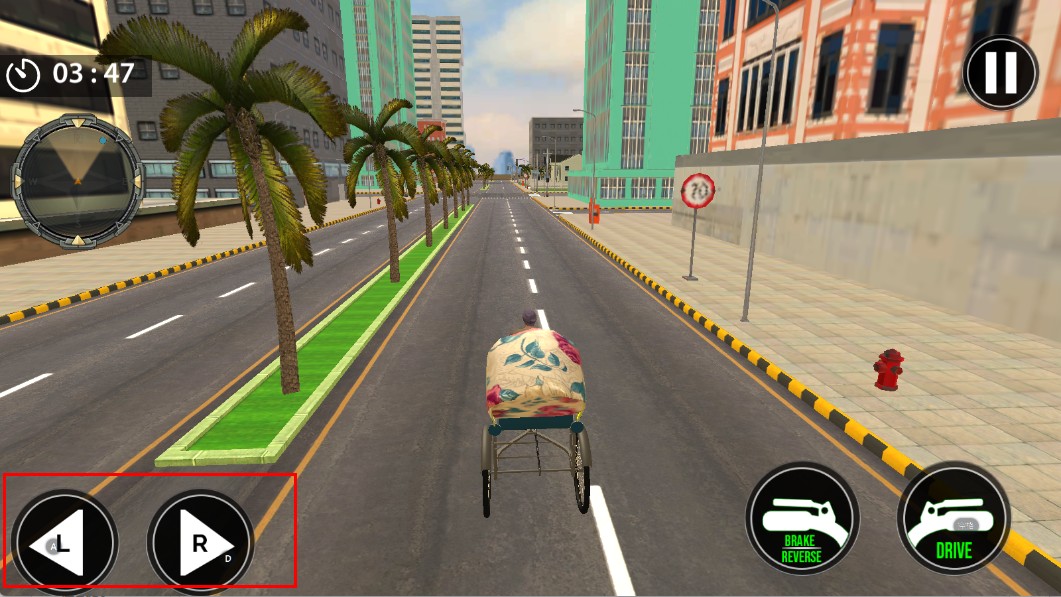Screen dimensions: 1061x597
Task: Steer right using the R arrow button
Action: (x=200, y=543)
